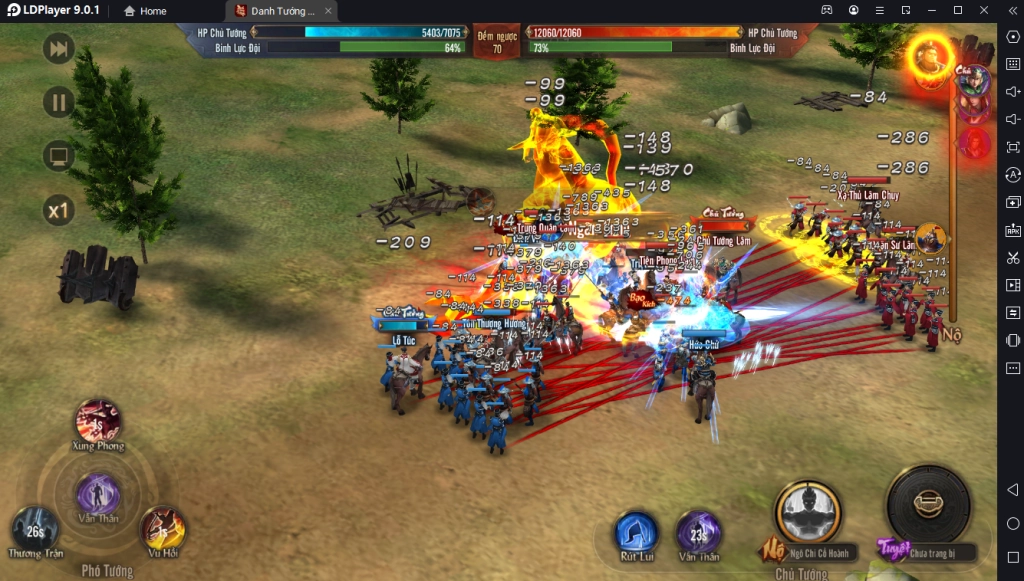The height and width of the screenshot is (581, 1024).
Task: Toggle the screen display mode button
Action: pyautogui.click(x=59, y=156)
